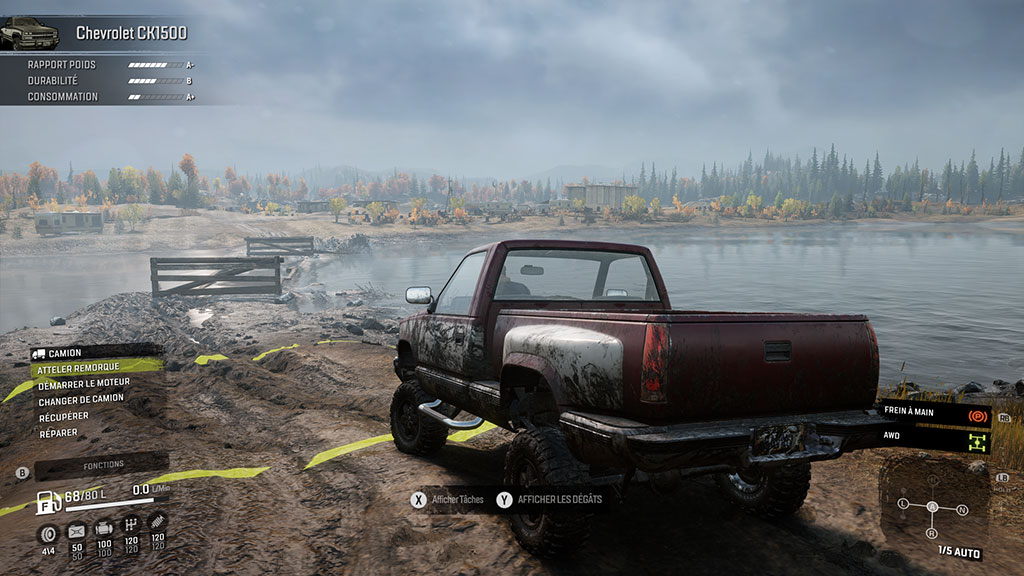Open the Fonctions panel
This screenshot has width=1024, height=576.
click(x=103, y=466)
